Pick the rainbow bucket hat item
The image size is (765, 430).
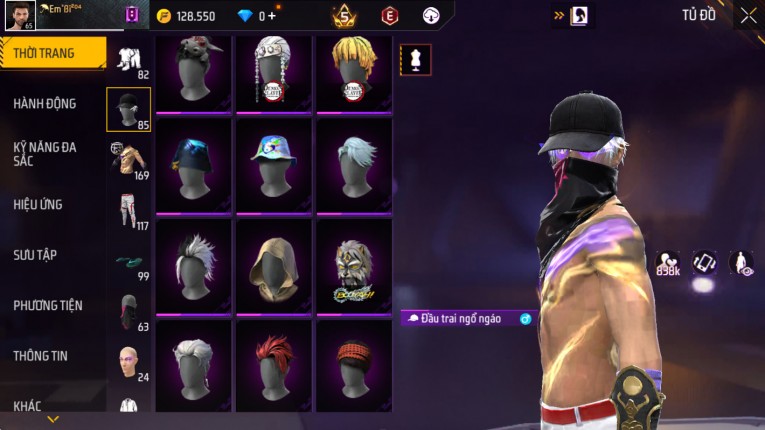274,165
